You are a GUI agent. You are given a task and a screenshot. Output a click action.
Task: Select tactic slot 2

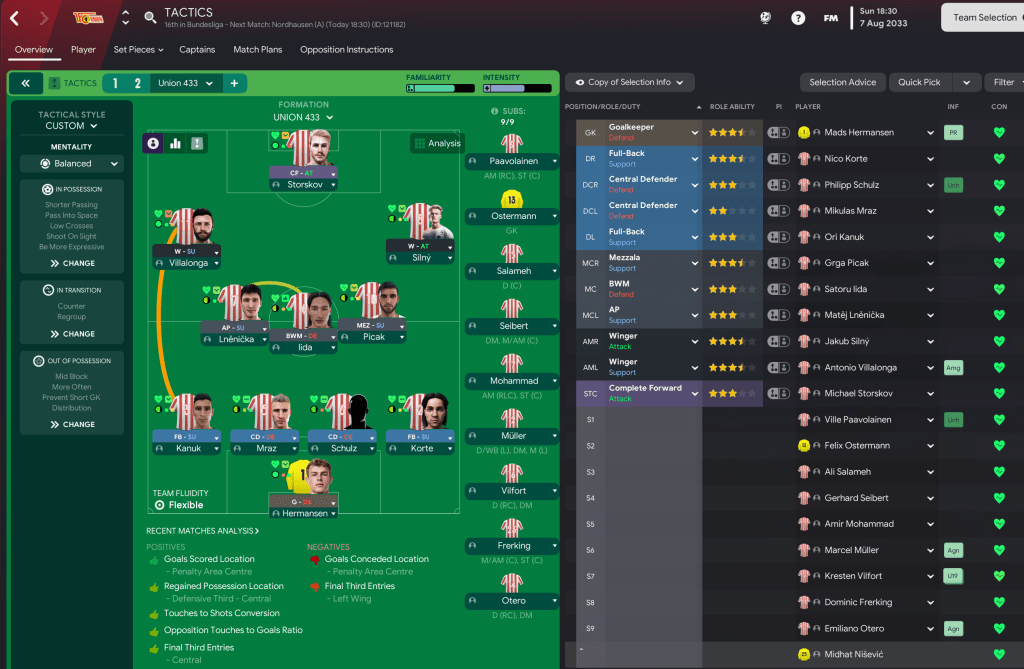pyautogui.click(x=137, y=83)
